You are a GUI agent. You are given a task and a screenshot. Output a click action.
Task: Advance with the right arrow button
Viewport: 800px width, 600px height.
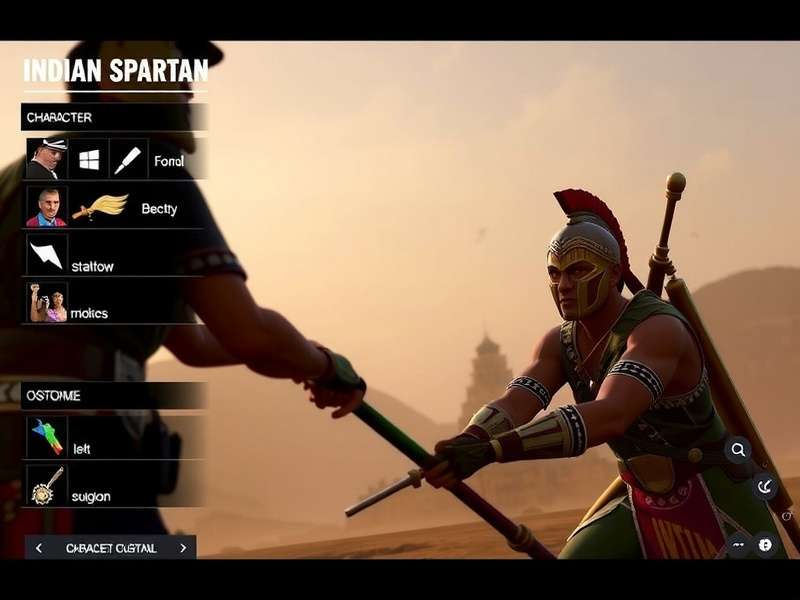point(183,548)
